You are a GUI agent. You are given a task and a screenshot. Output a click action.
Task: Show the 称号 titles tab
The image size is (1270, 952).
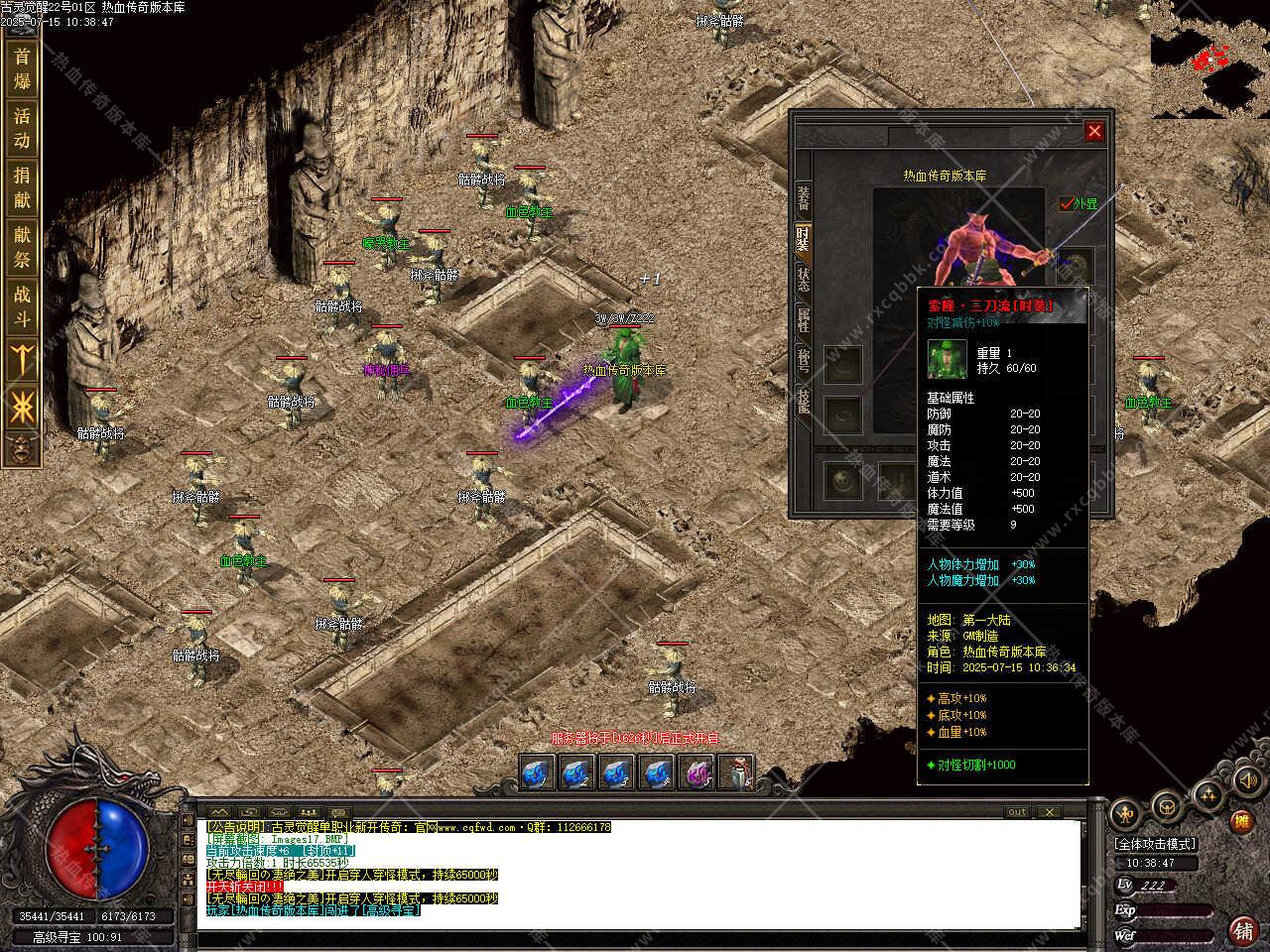coord(803,360)
